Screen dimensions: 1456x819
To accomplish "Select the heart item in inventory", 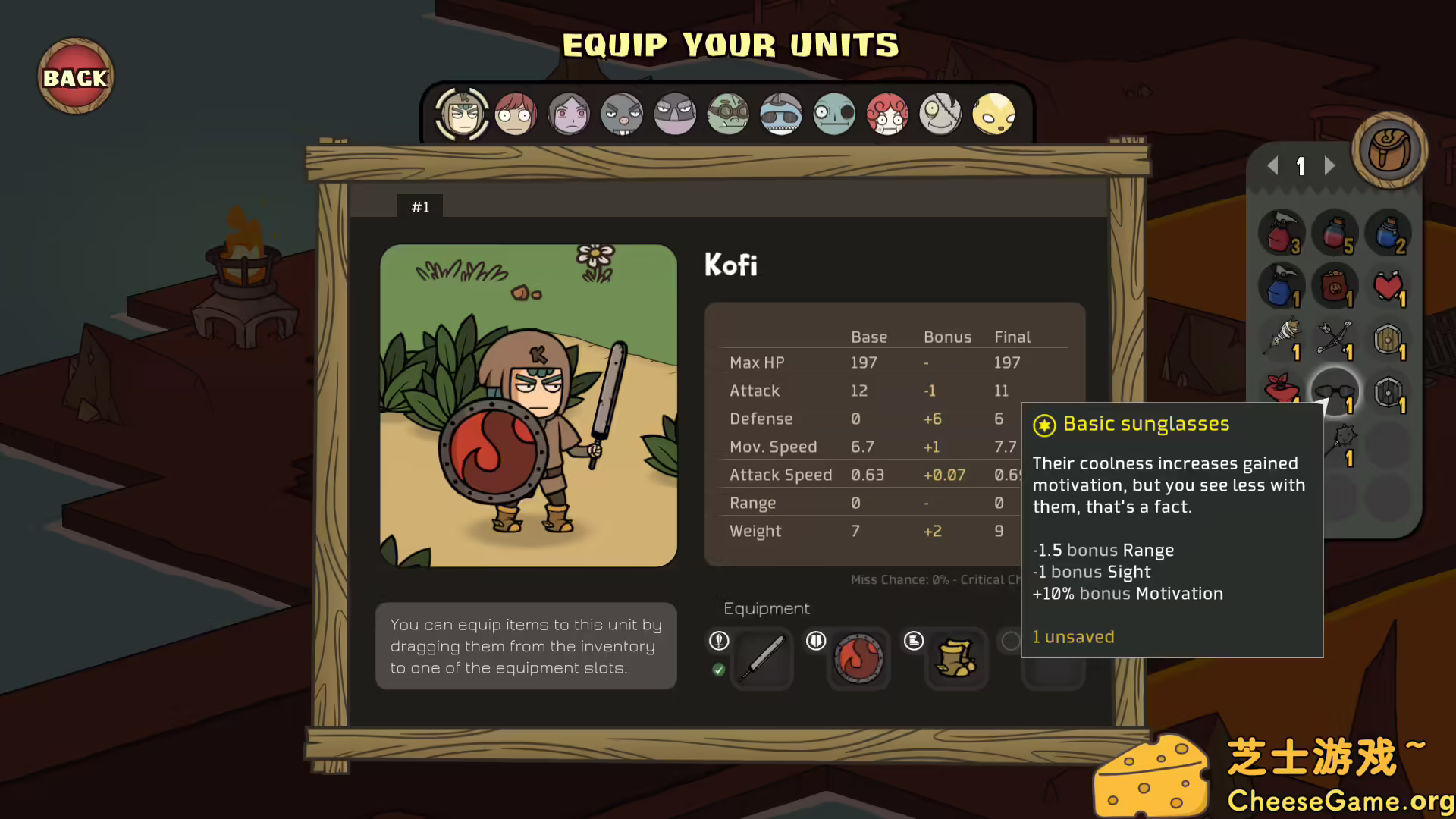I will tap(1388, 287).
